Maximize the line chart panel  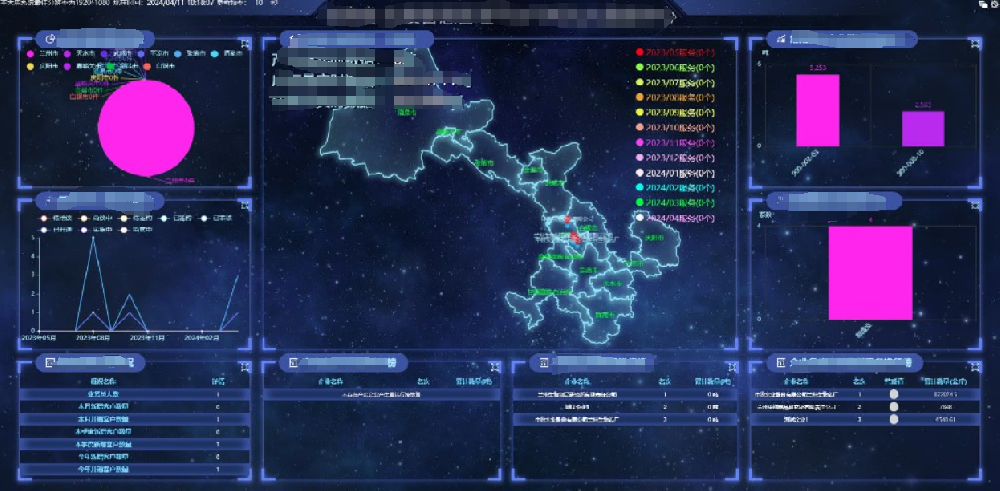coord(244,205)
